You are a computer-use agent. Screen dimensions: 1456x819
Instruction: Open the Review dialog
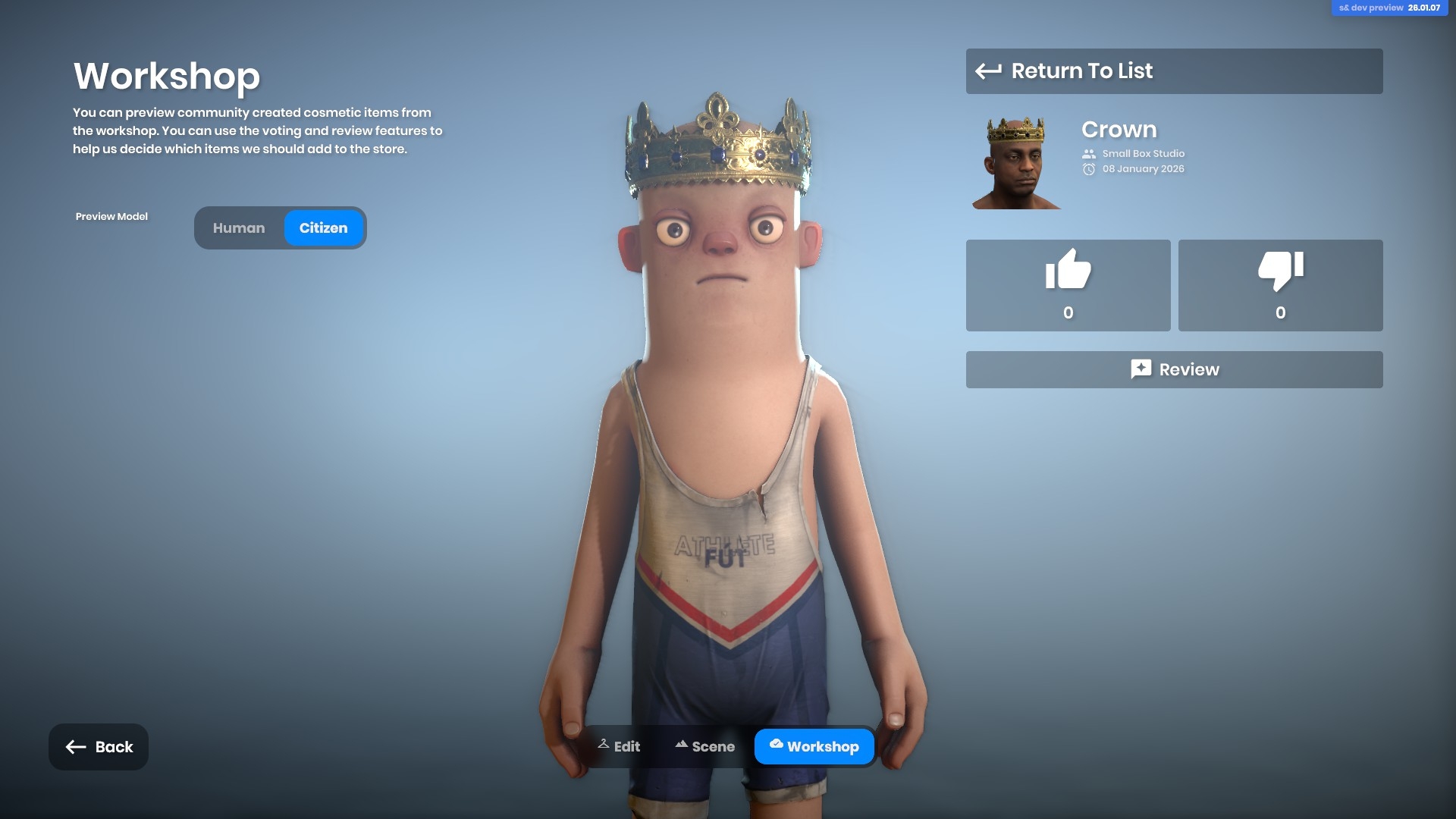coord(1173,369)
